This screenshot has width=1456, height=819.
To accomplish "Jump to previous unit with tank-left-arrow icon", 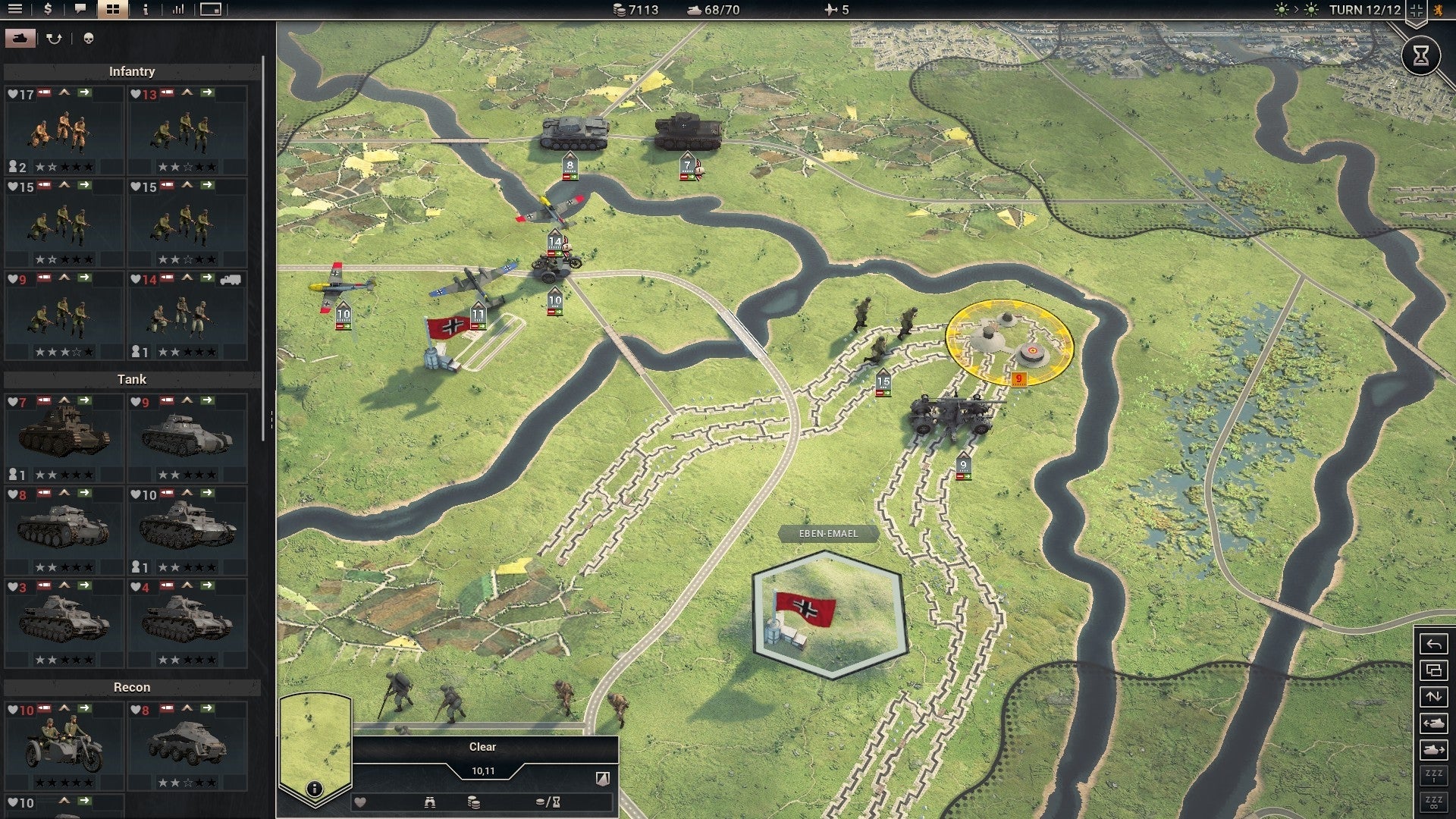I will (1433, 723).
